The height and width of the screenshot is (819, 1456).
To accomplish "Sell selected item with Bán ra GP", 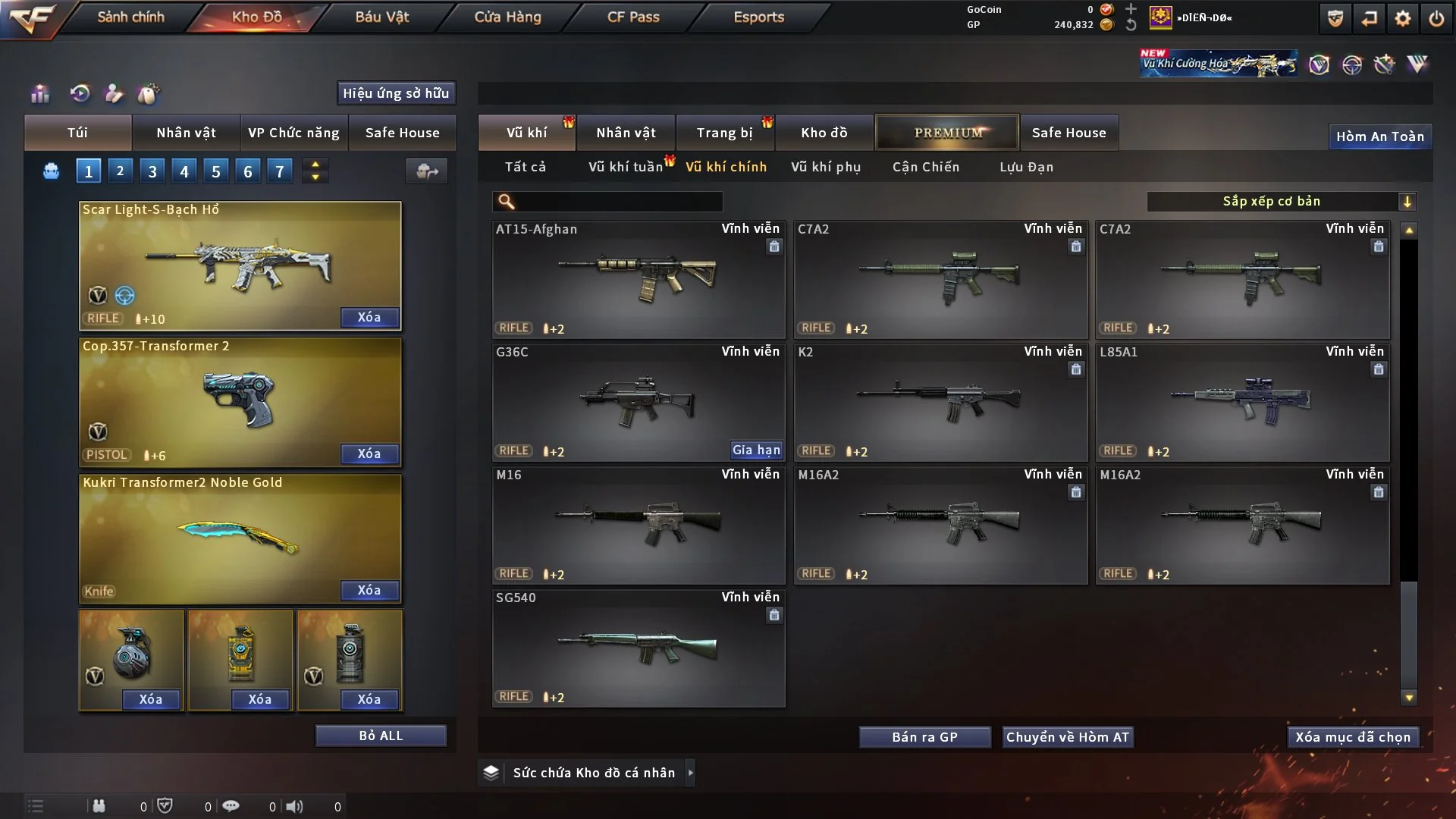I will (924, 737).
